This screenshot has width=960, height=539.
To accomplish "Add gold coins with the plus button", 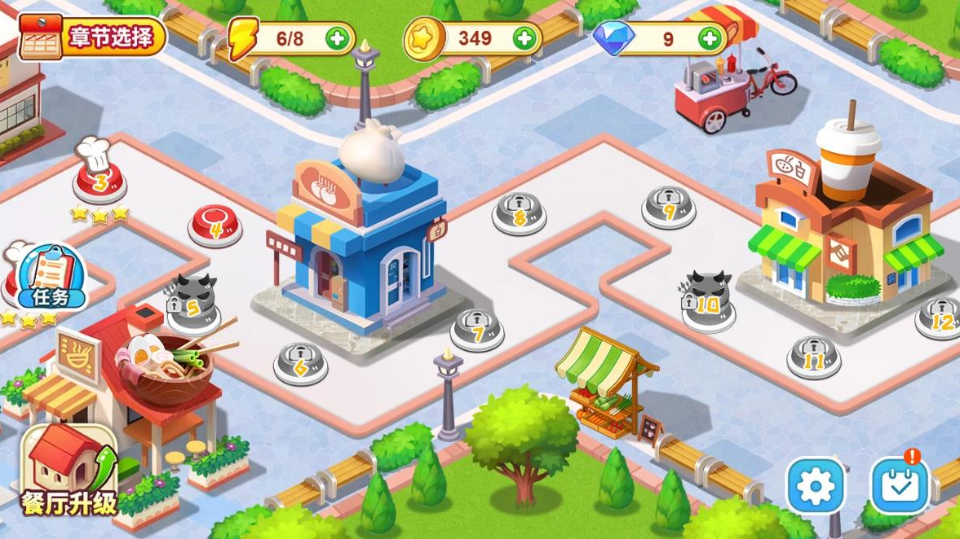I will (525, 39).
